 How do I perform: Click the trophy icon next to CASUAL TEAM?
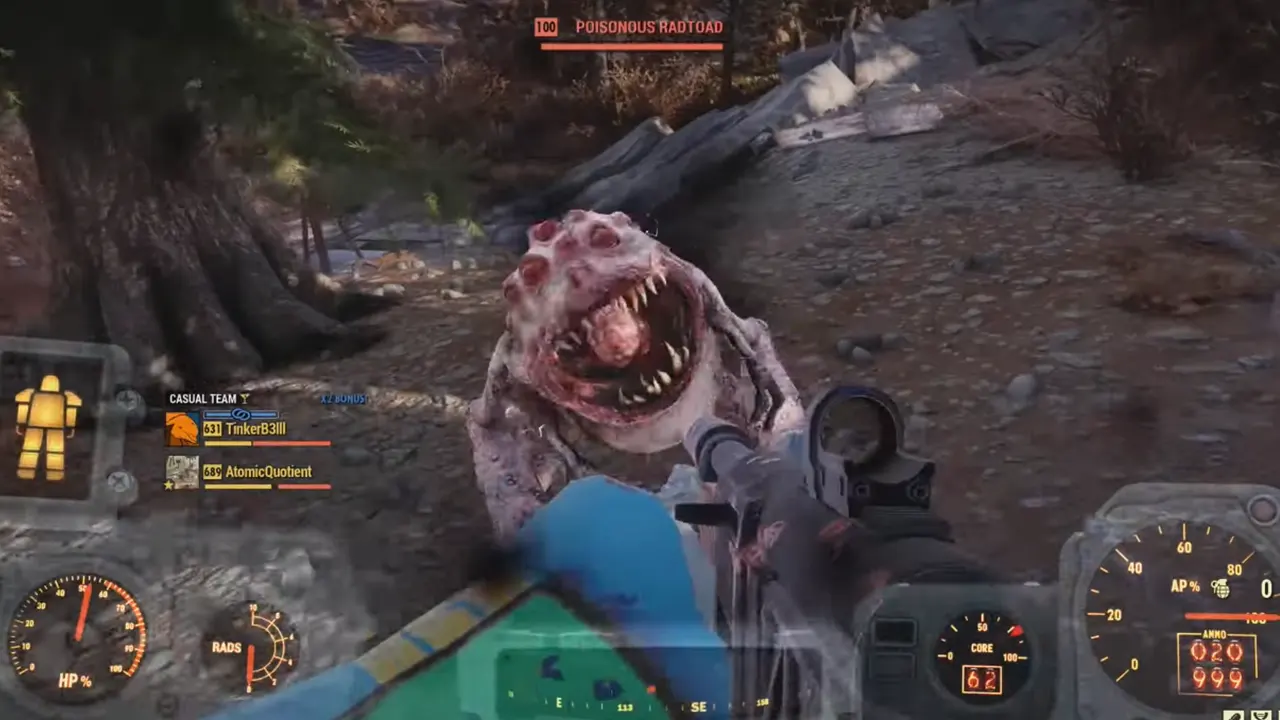pyautogui.click(x=242, y=398)
